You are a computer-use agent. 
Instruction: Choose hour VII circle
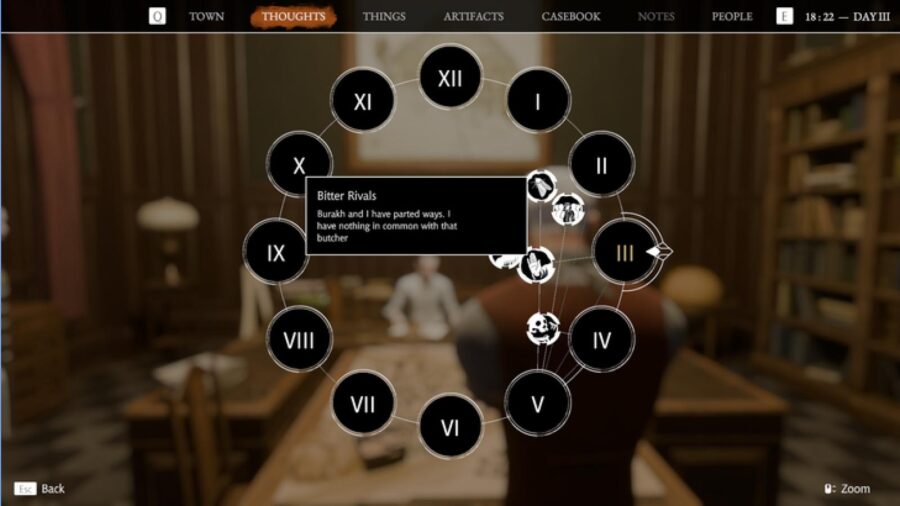click(x=362, y=403)
